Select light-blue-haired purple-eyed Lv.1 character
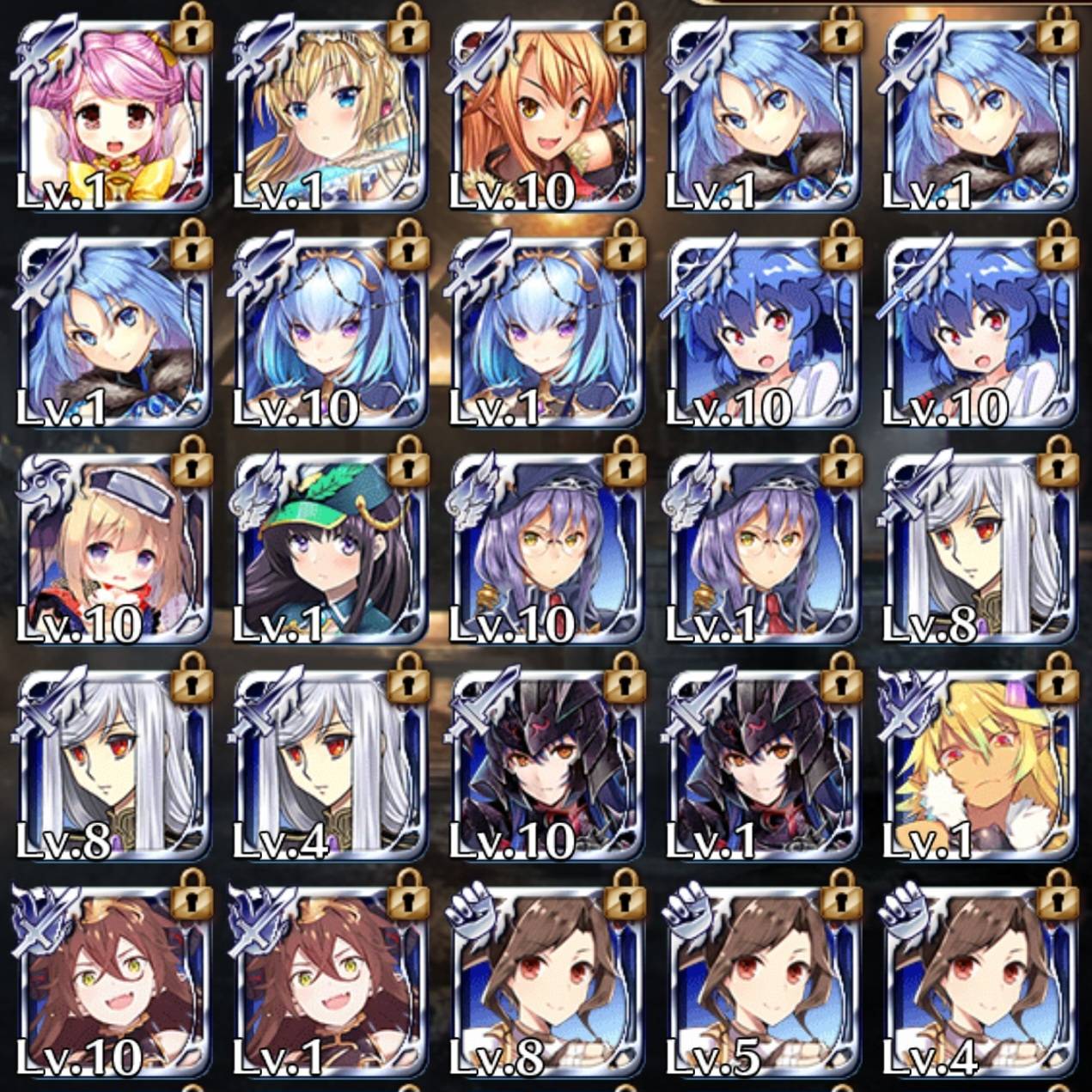The width and height of the screenshot is (1092, 1092). pyautogui.click(x=545, y=332)
